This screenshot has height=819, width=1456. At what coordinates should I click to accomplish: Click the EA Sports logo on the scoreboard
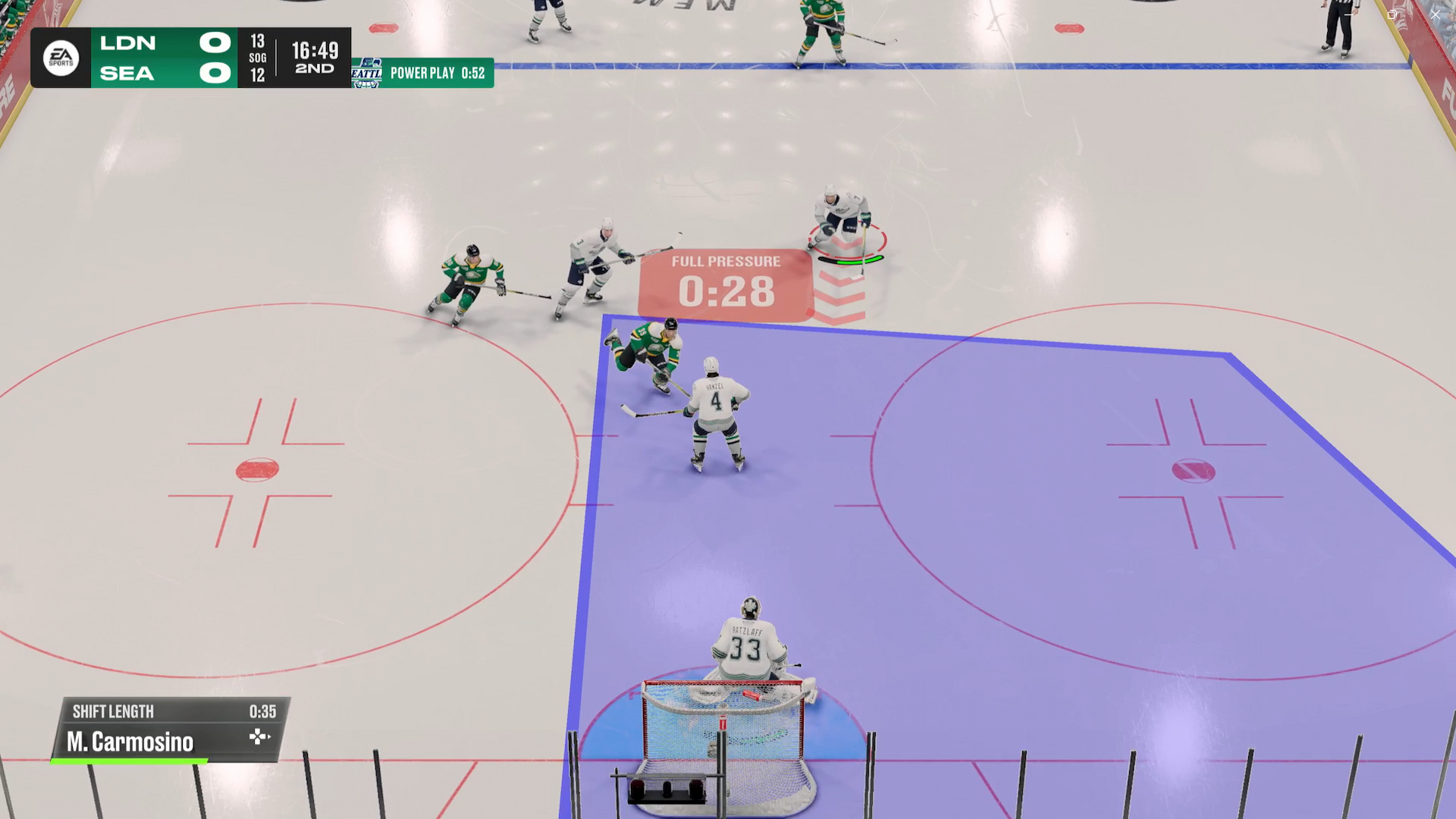click(x=60, y=57)
